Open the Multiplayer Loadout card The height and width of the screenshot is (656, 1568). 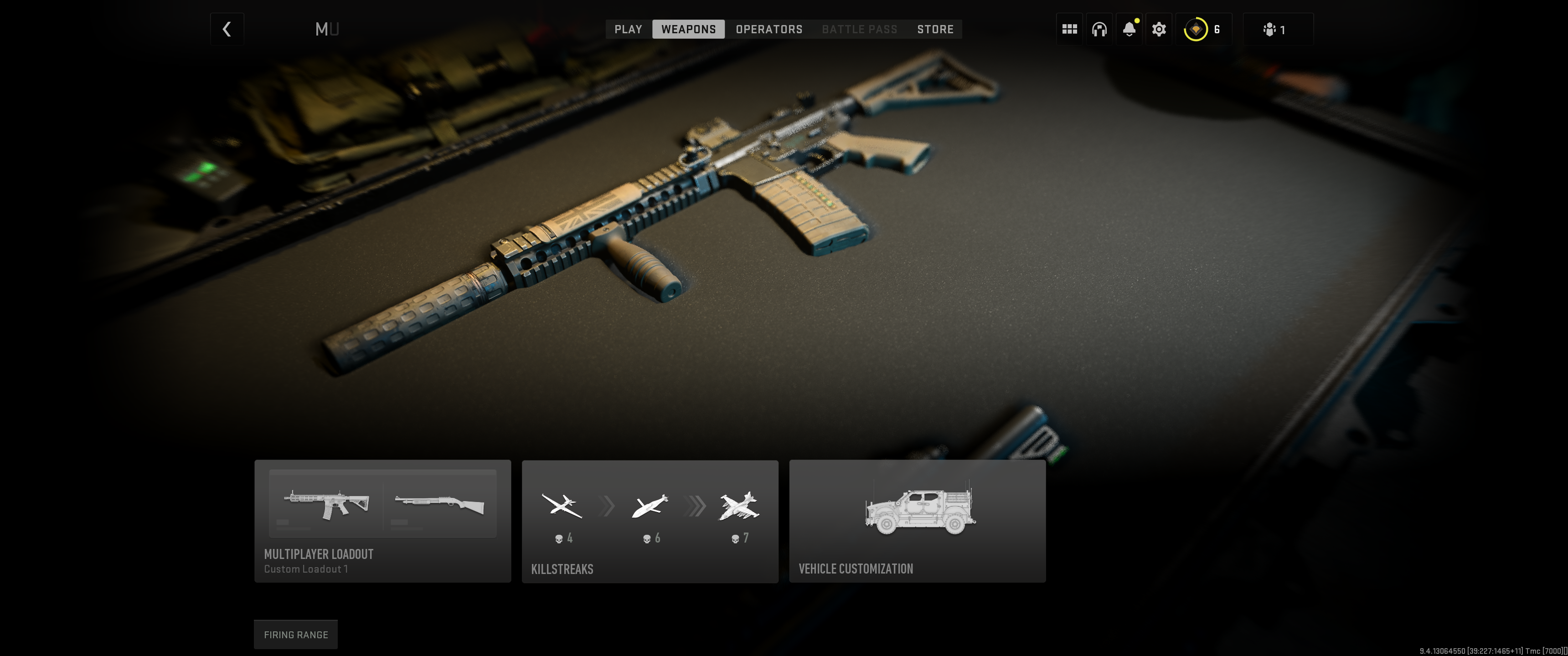click(382, 521)
